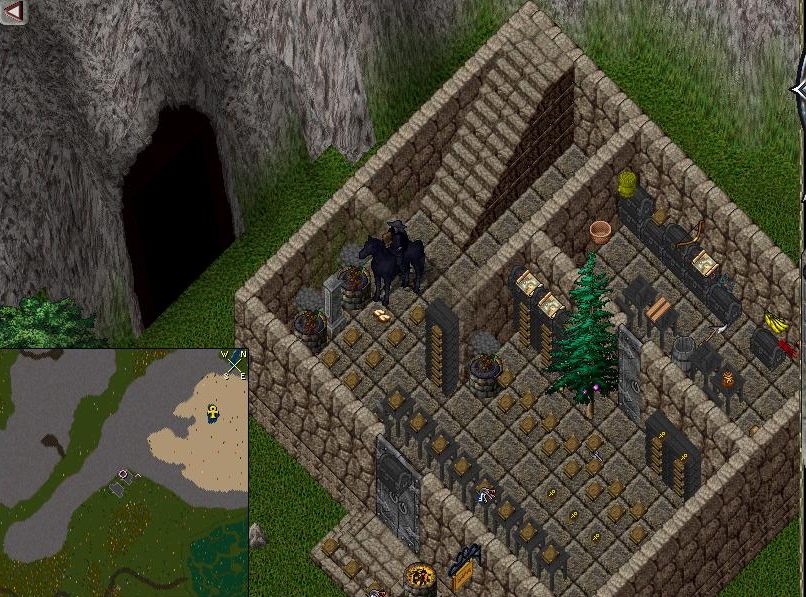
Task: Select the golden ankh marker on the minimap
Action: pos(213,412)
